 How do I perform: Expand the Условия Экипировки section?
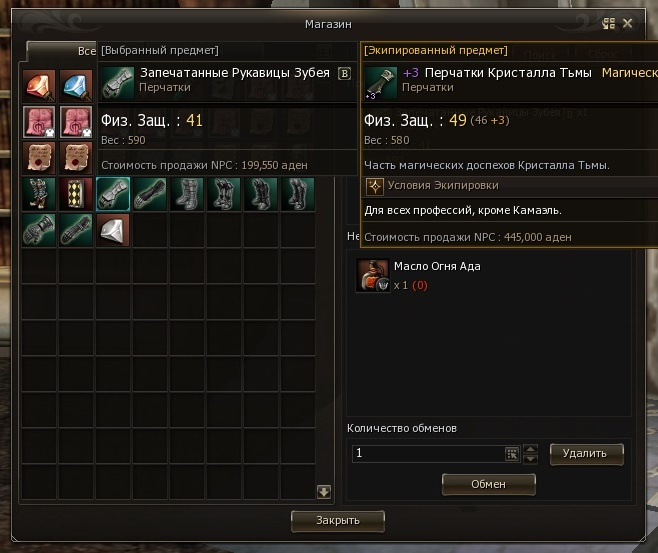(375, 185)
